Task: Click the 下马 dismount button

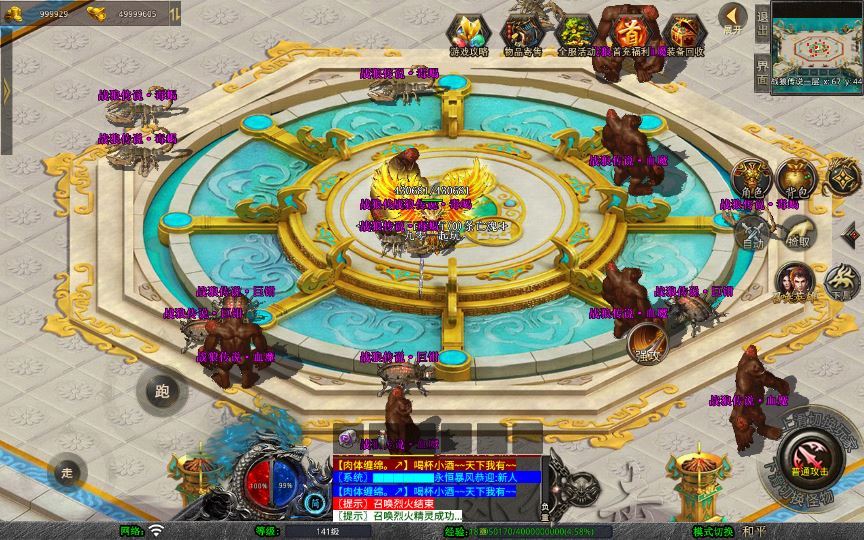Action: (841, 282)
